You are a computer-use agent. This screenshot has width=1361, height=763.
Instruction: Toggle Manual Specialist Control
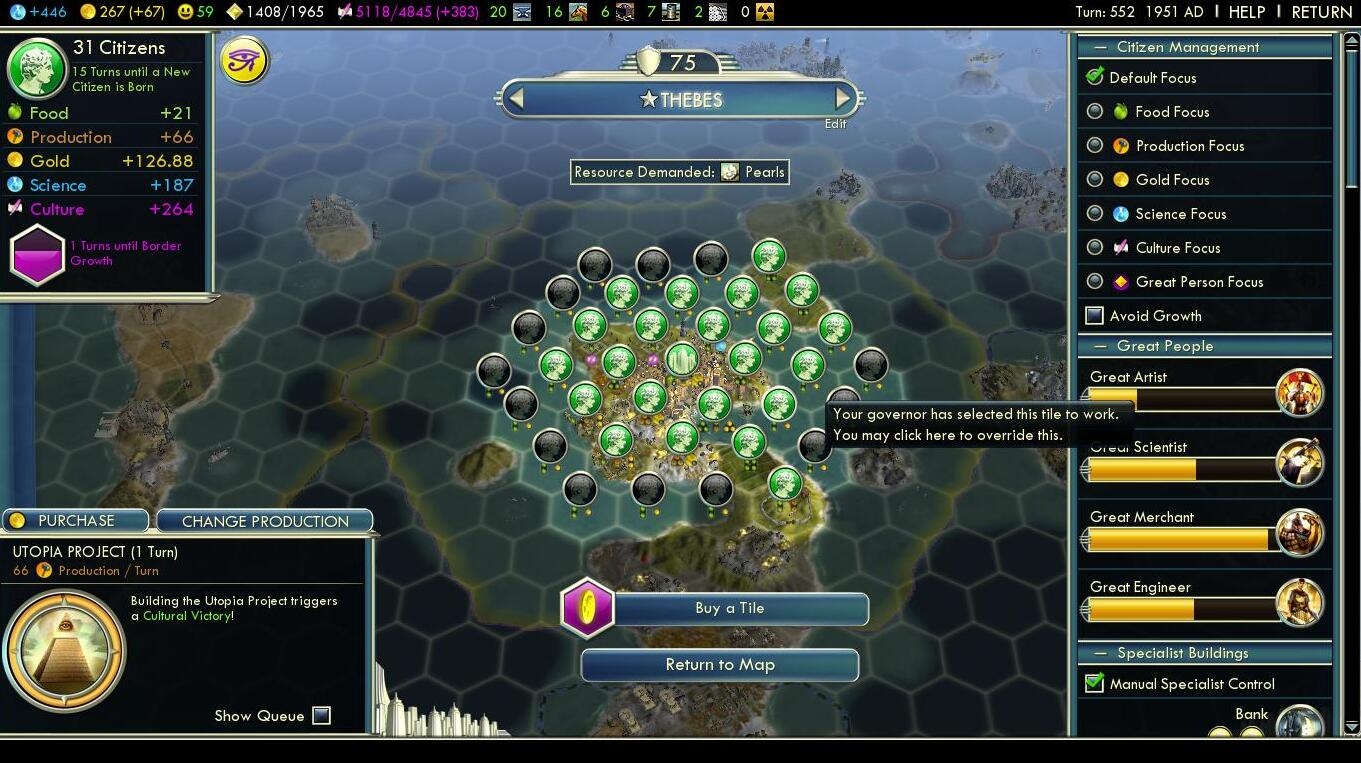coord(1095,684)
